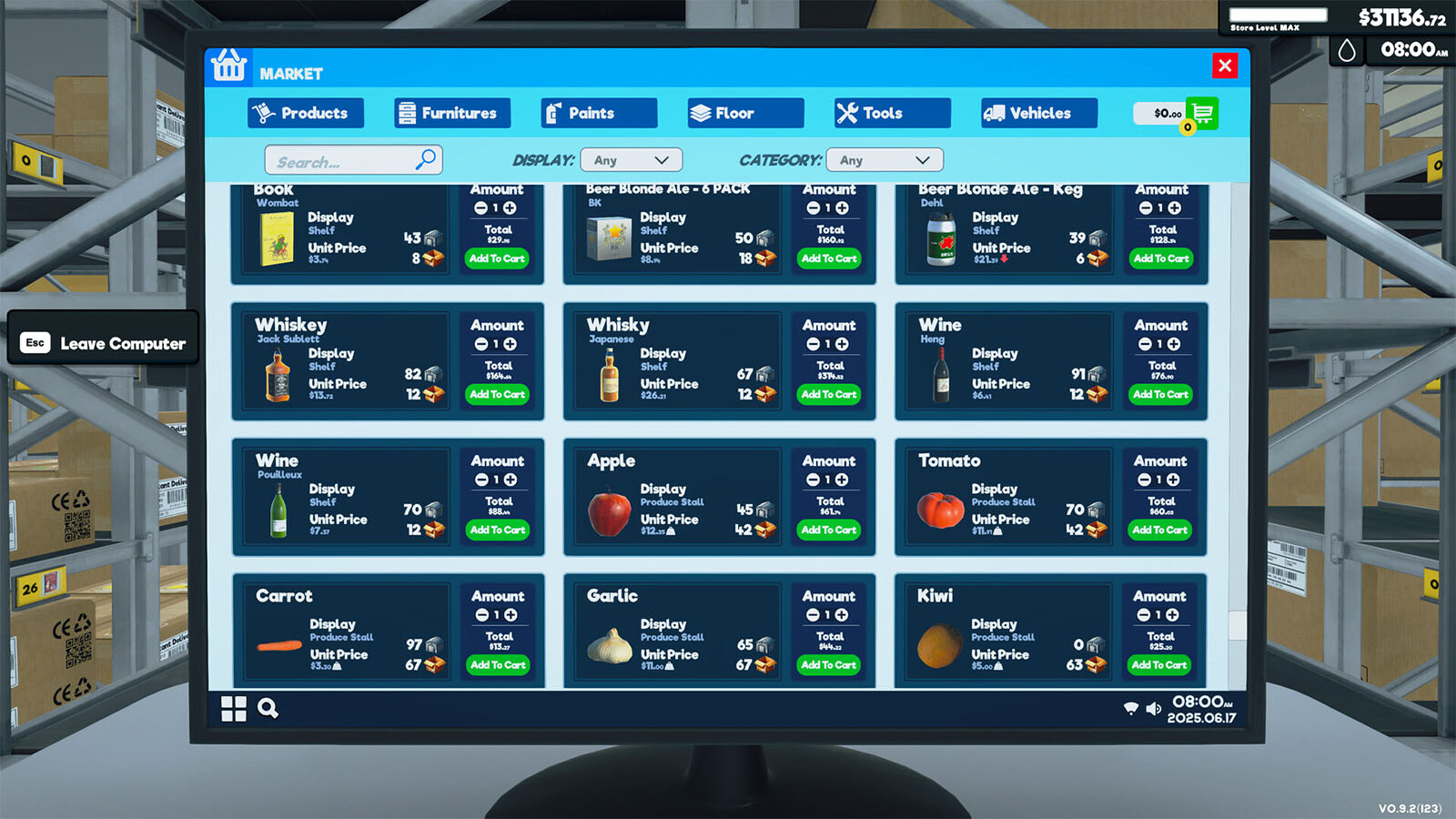Close the Market window
Viewport: 1456px width, 819px height.
coord(1225,66)
